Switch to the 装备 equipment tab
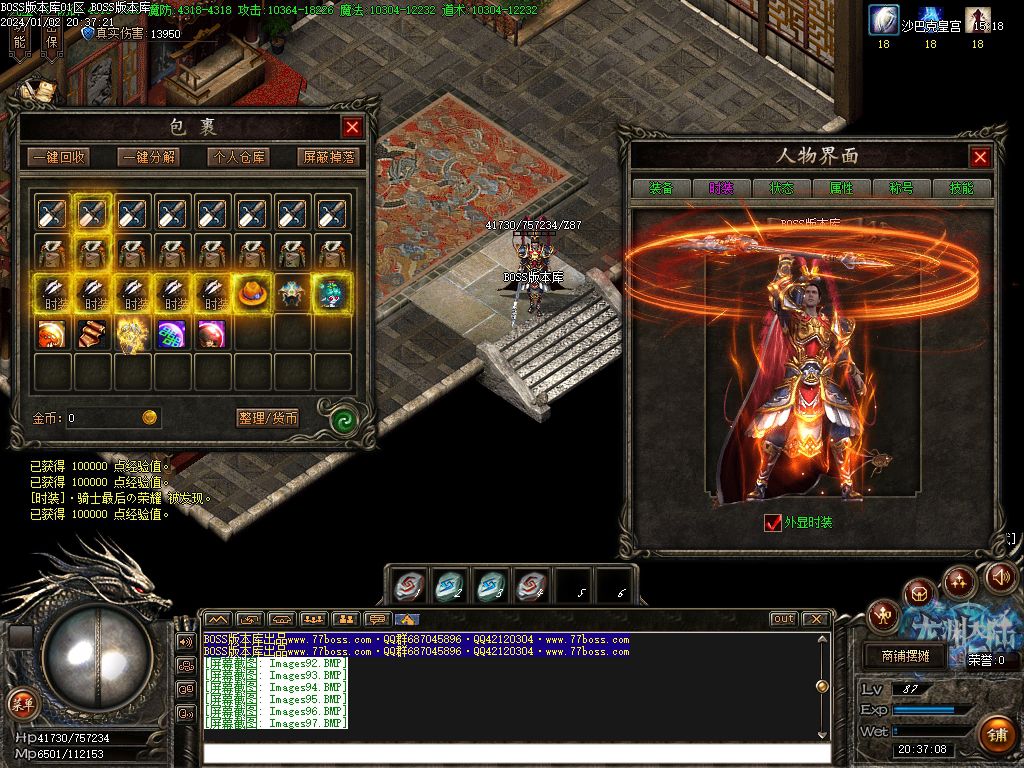Image resolution: width=1024 pixels, height=768 pixels. pyautogui.click(x=661, y=188)
